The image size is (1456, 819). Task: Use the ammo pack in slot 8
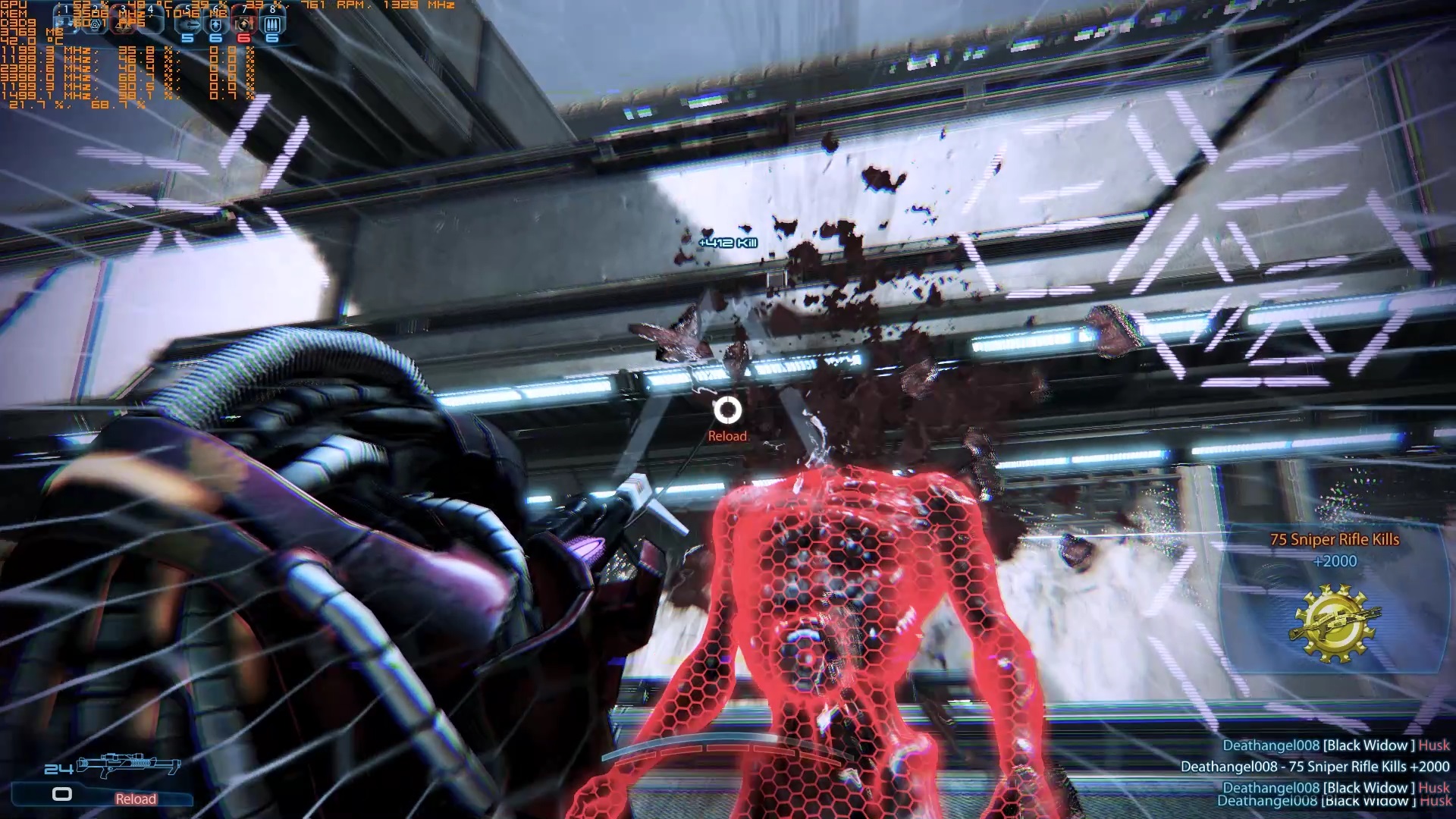[x=271, y=24]
